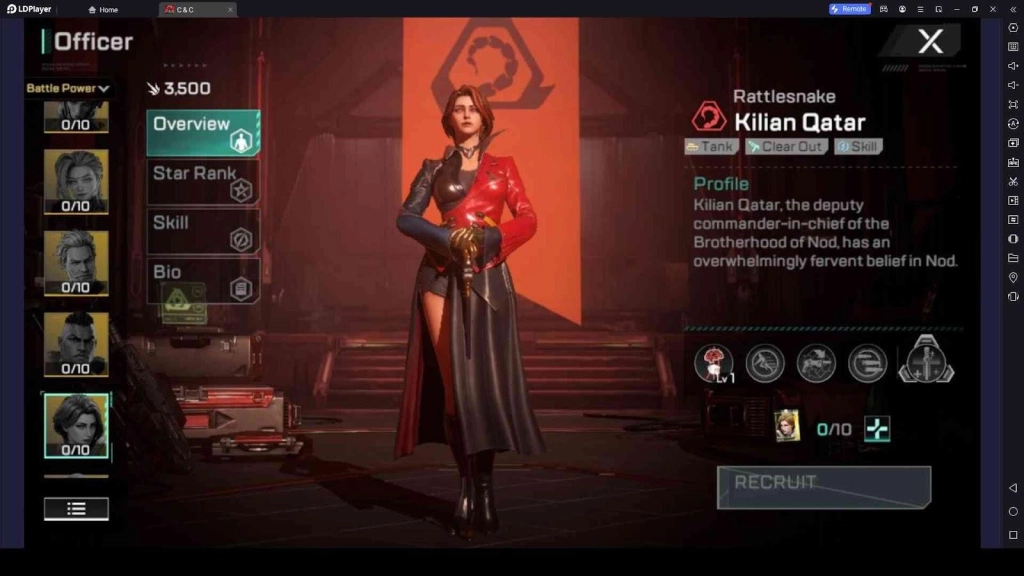Image resolution: width=1024 pixels, height=576 pixels.
Task: Select the Tank role tag
Action: coord(711,147)
